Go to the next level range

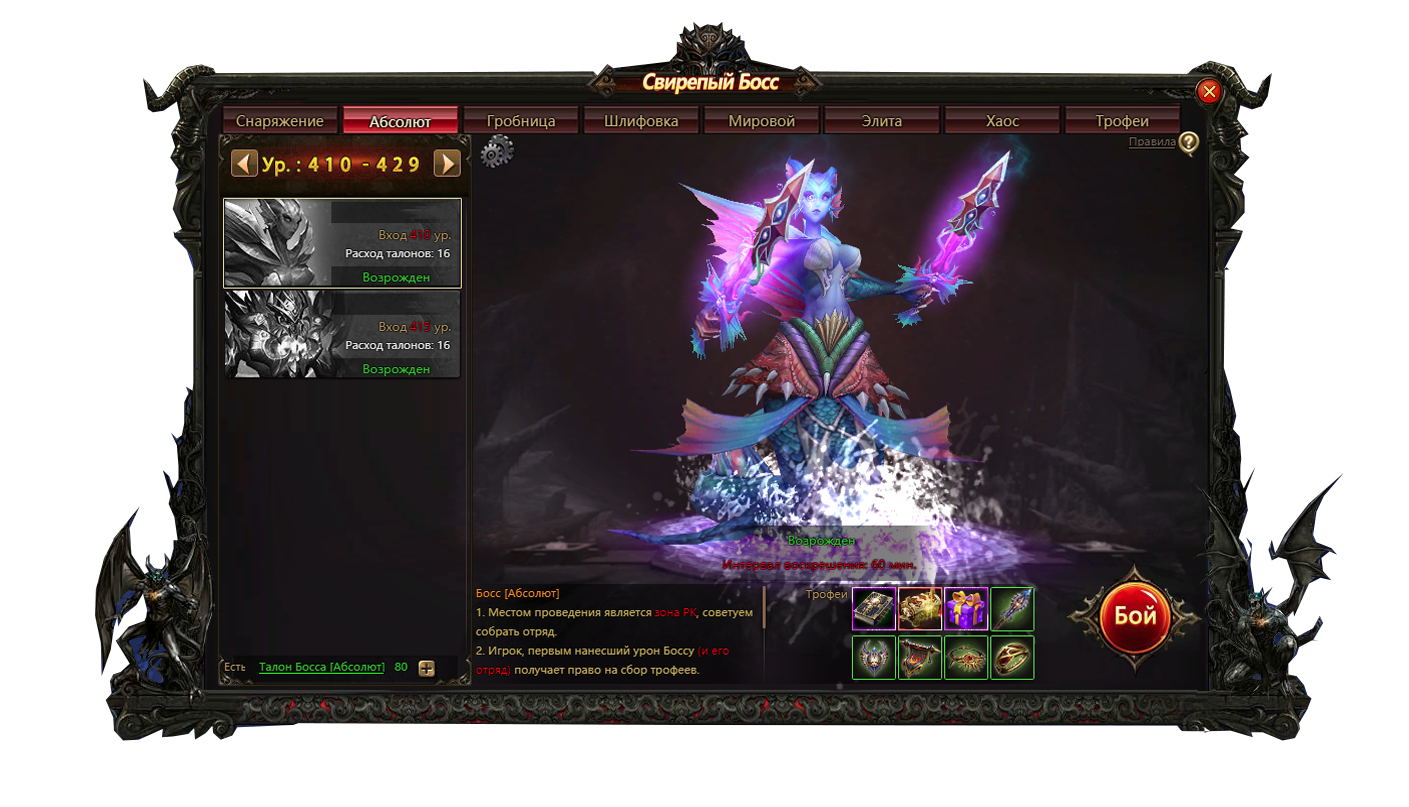446,163
